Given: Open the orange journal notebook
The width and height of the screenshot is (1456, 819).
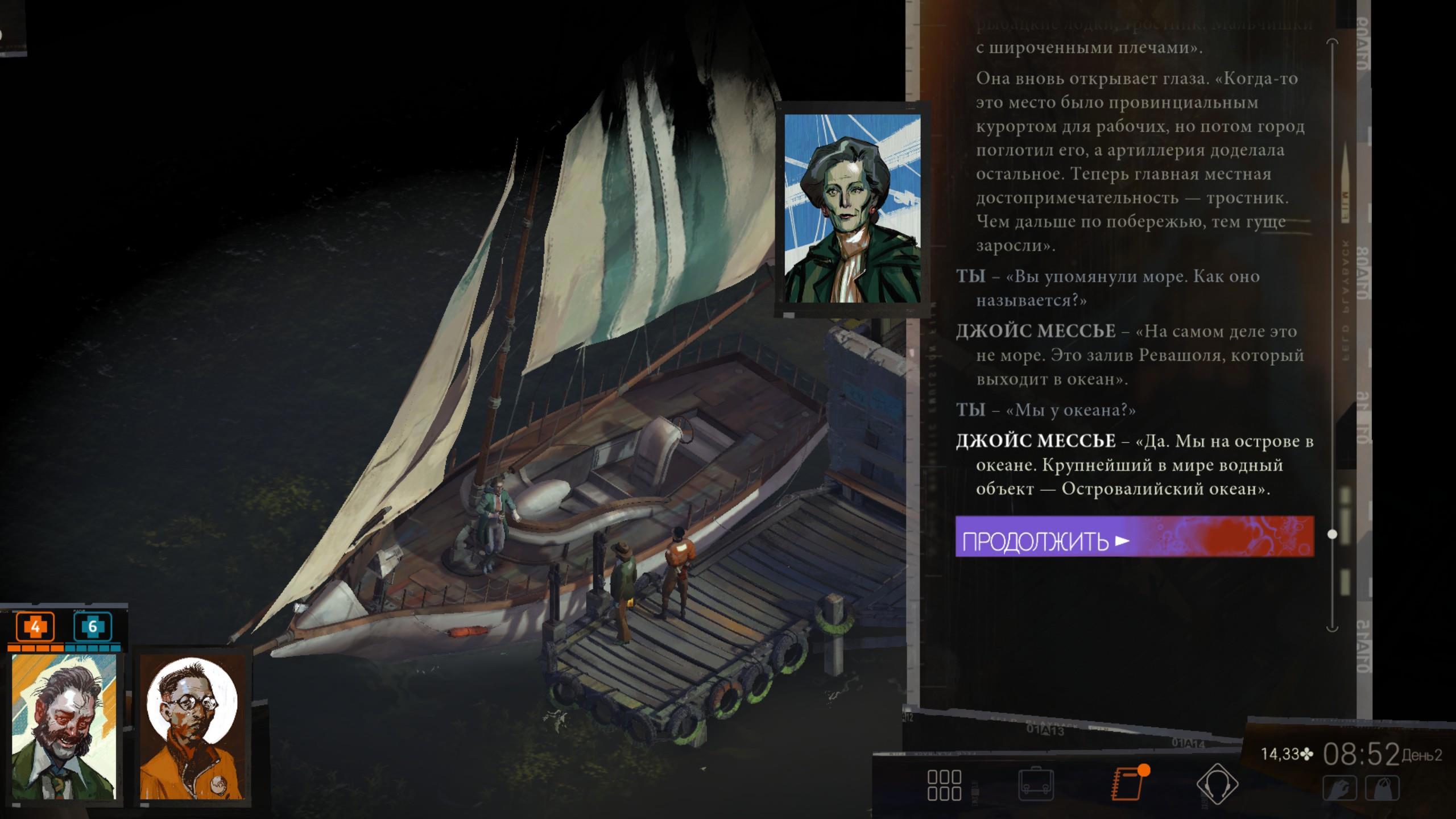Looking at the screenshot, I should pos(1128,784).
